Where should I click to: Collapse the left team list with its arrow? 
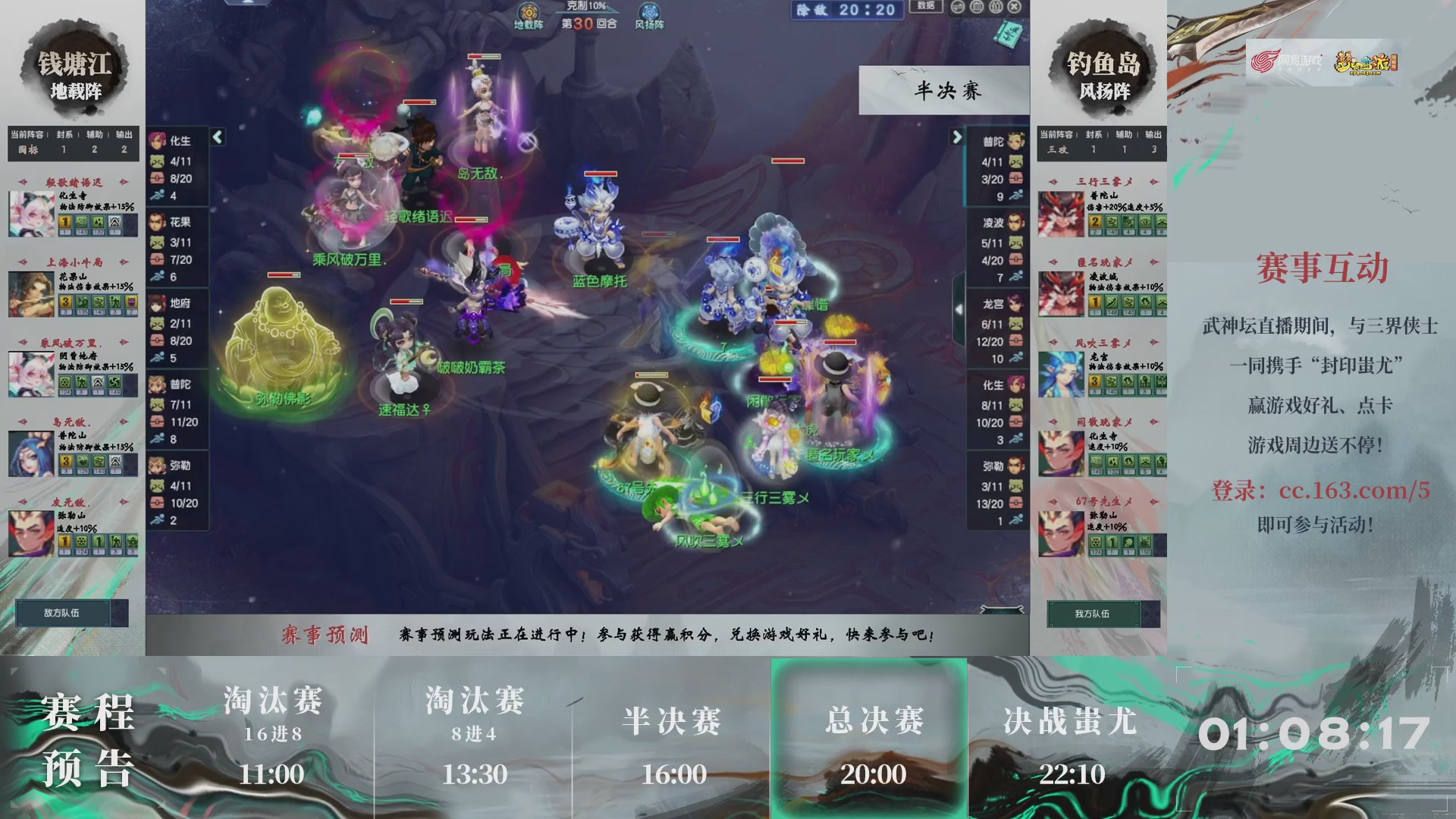coord(216,138)
